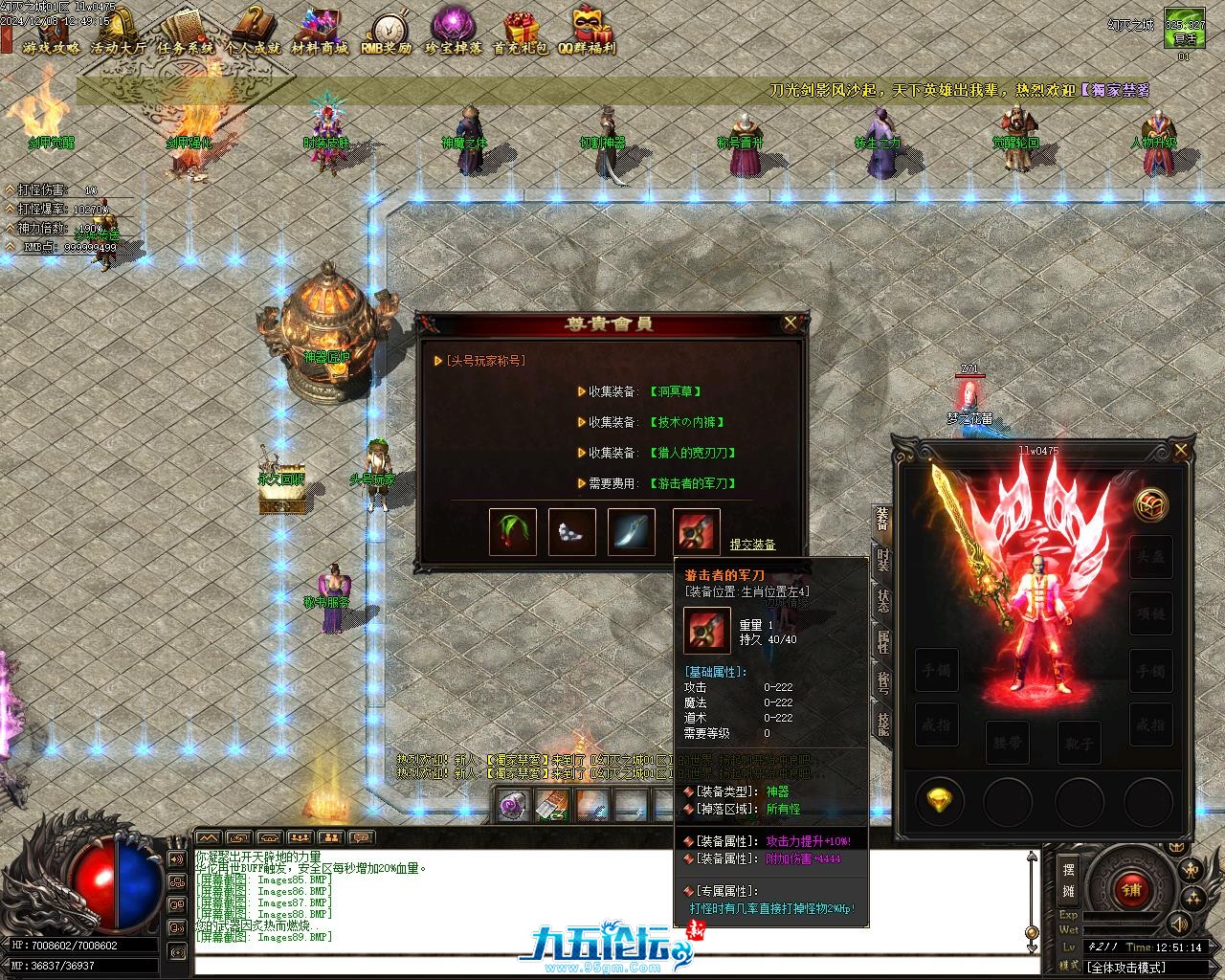The image size is (1225, 980).
Task: Click the 提交装备 submit equipment button
Action: [x=752, y=545]
